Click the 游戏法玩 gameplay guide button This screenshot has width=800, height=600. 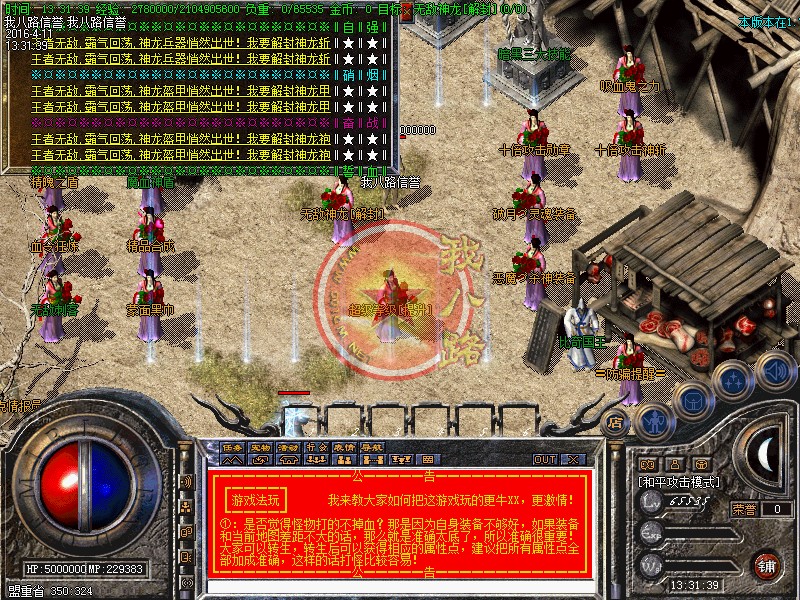click(257, 499)
